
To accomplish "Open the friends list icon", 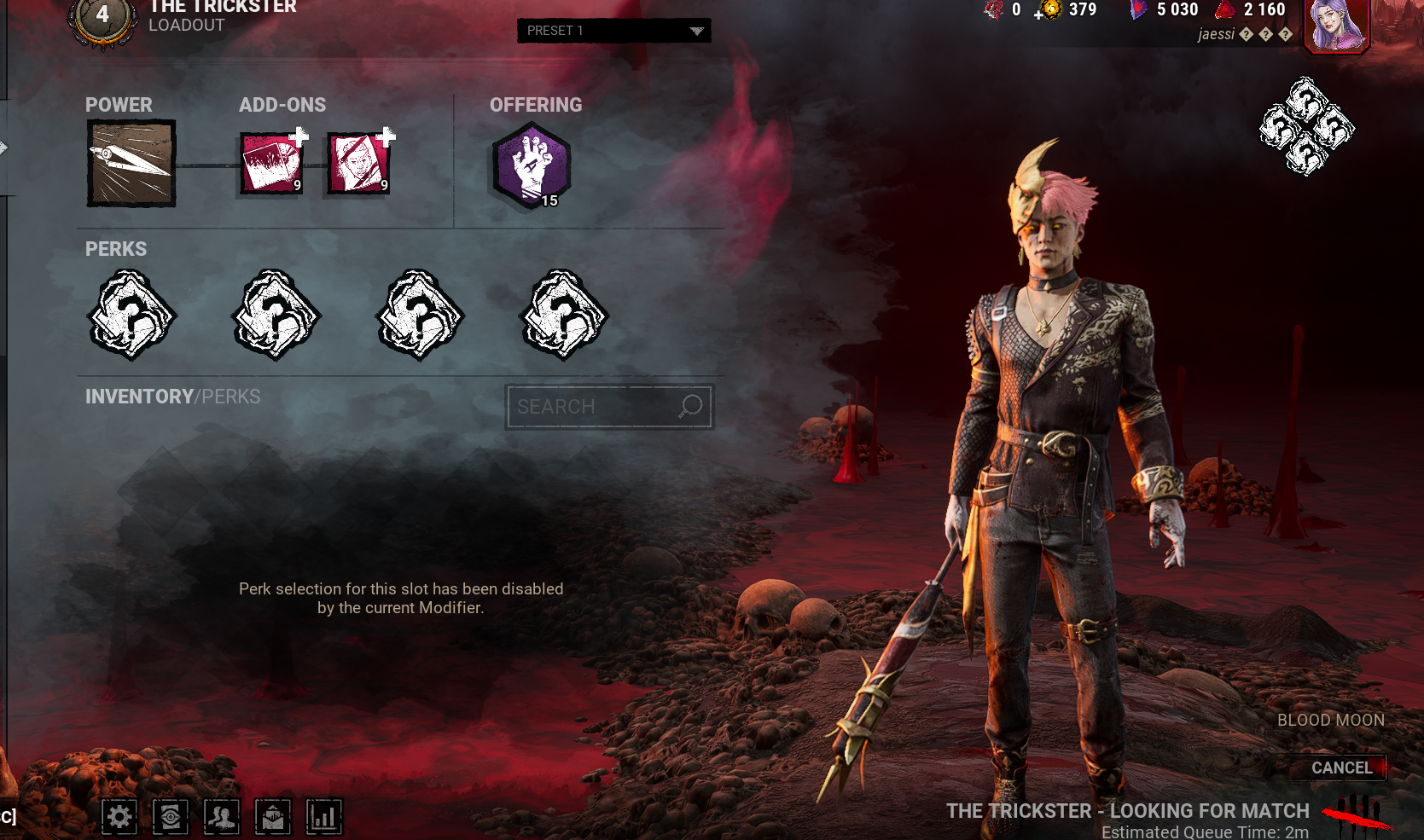I will [x=222, y=817].
